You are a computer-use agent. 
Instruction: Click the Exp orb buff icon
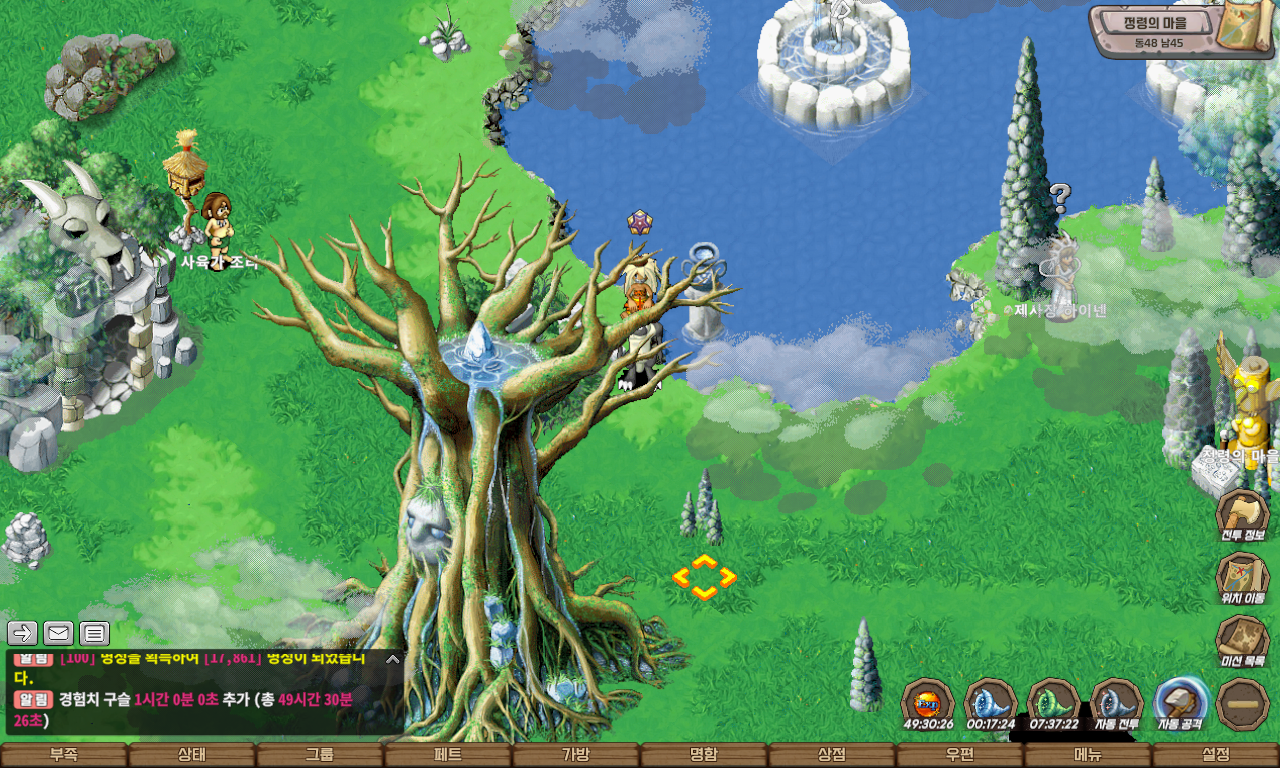927,702
